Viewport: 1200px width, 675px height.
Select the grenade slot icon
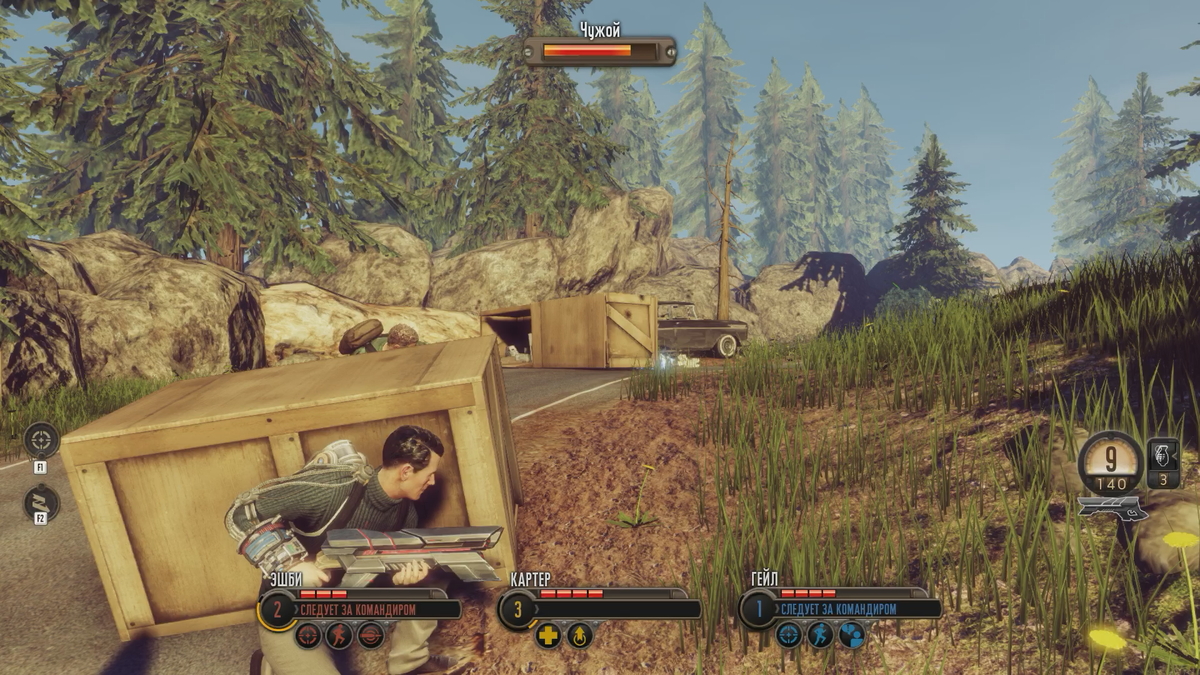1163,463
